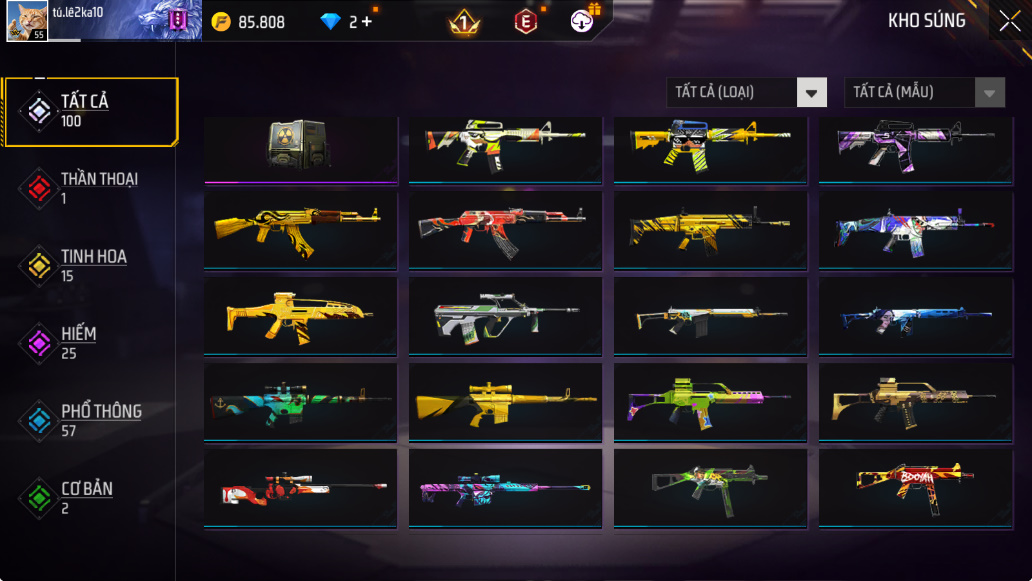This screenshot has height=581, width=1032.
Task: Click the red E hexagon badge icon
Action: point(525,21)
